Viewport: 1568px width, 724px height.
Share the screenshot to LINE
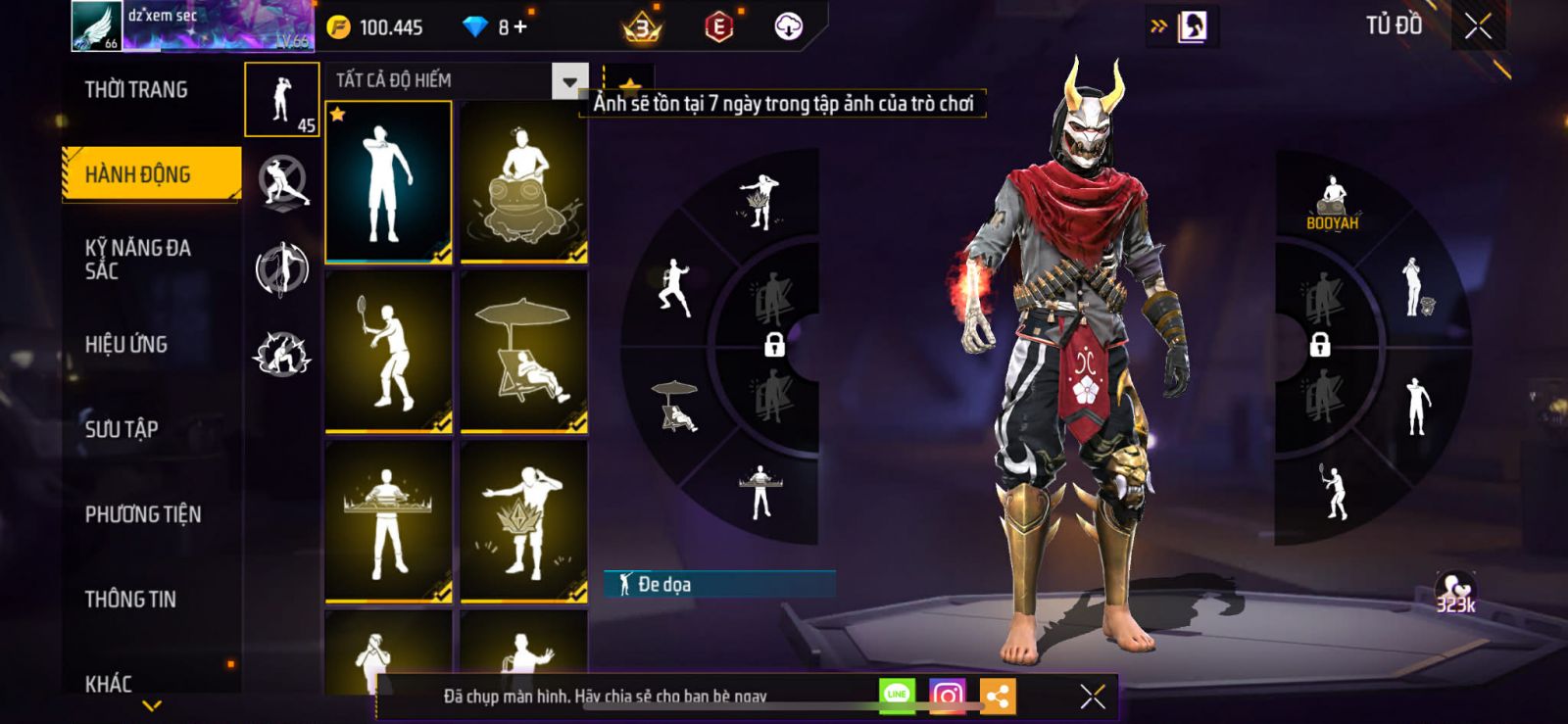point(897,696)
